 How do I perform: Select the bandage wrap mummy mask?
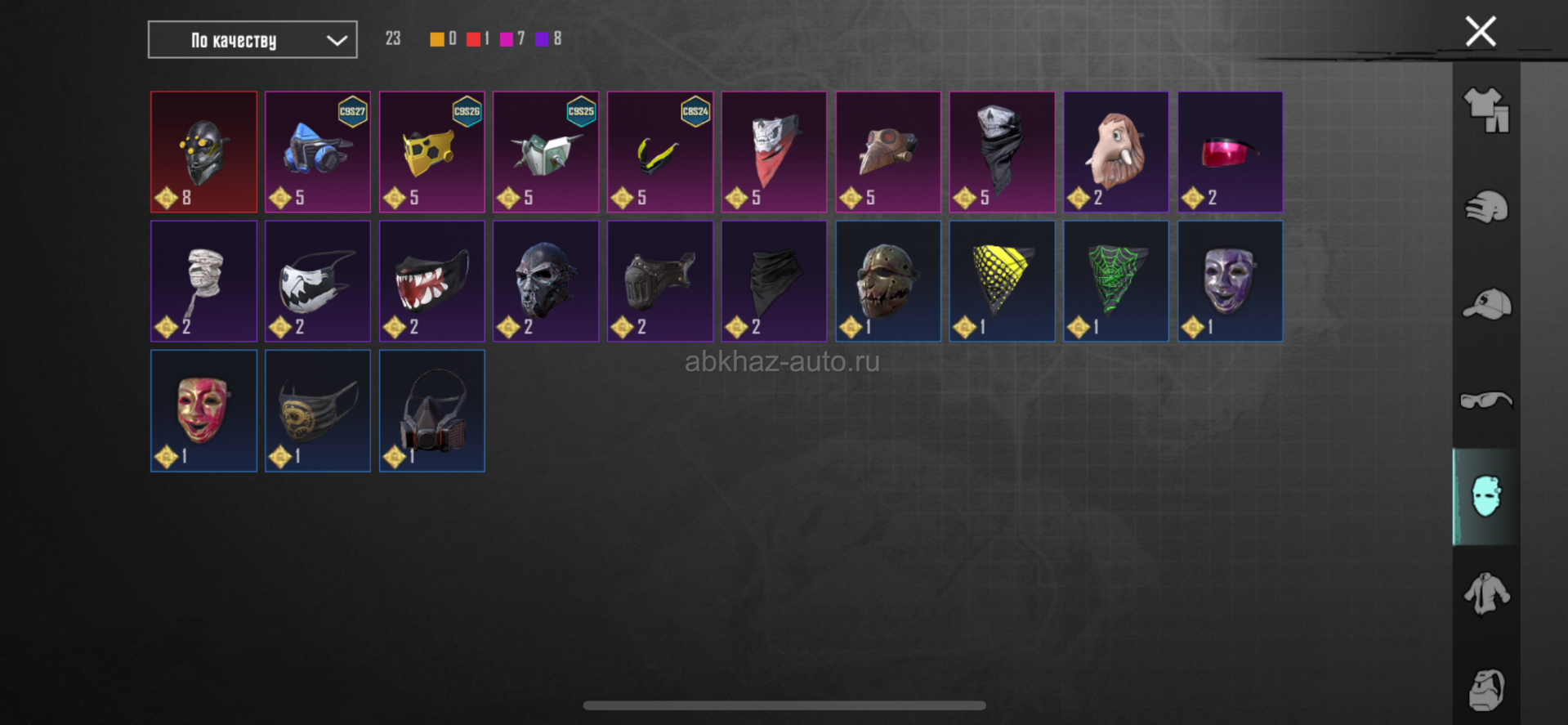click(203, 281)
